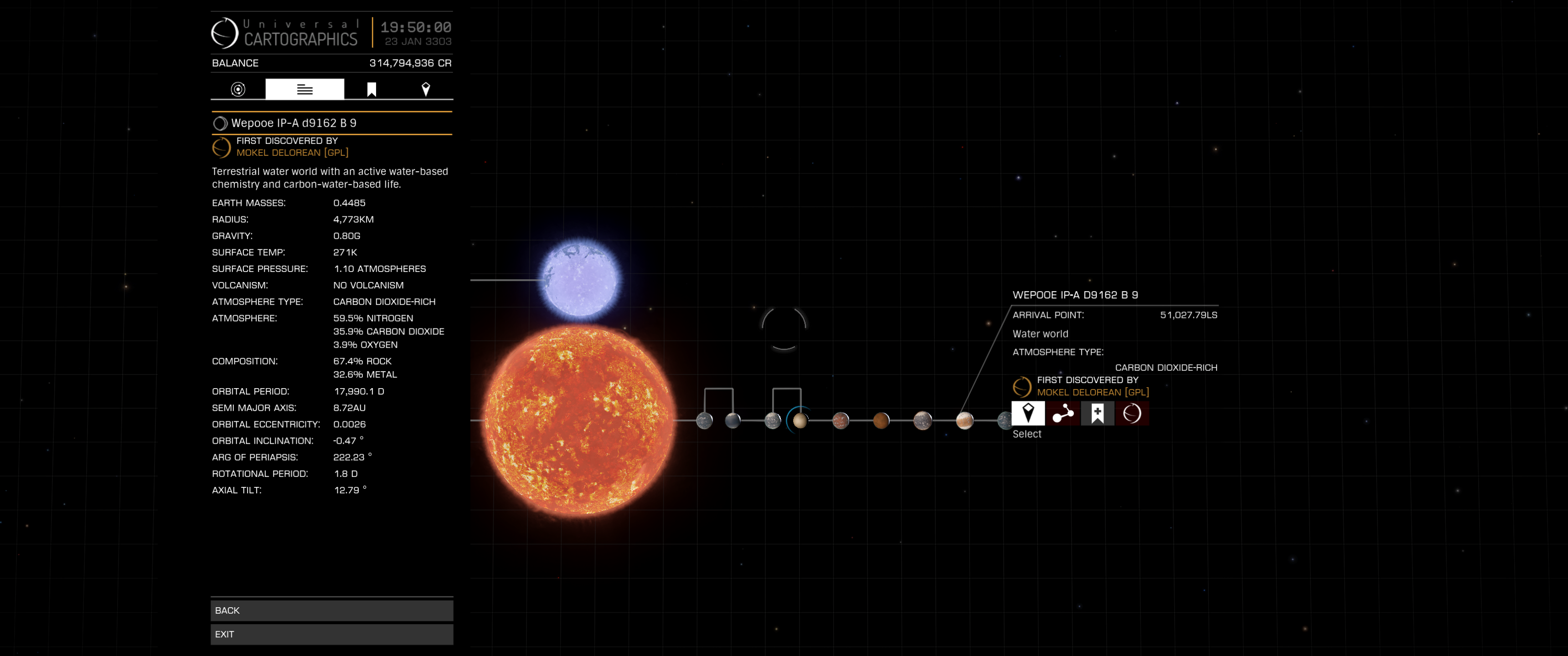Click the red cartographics globe icon
Image resolution: width=1568 pixels, height=656 pixels.
pyautogui.click(x=1132, y=413)
